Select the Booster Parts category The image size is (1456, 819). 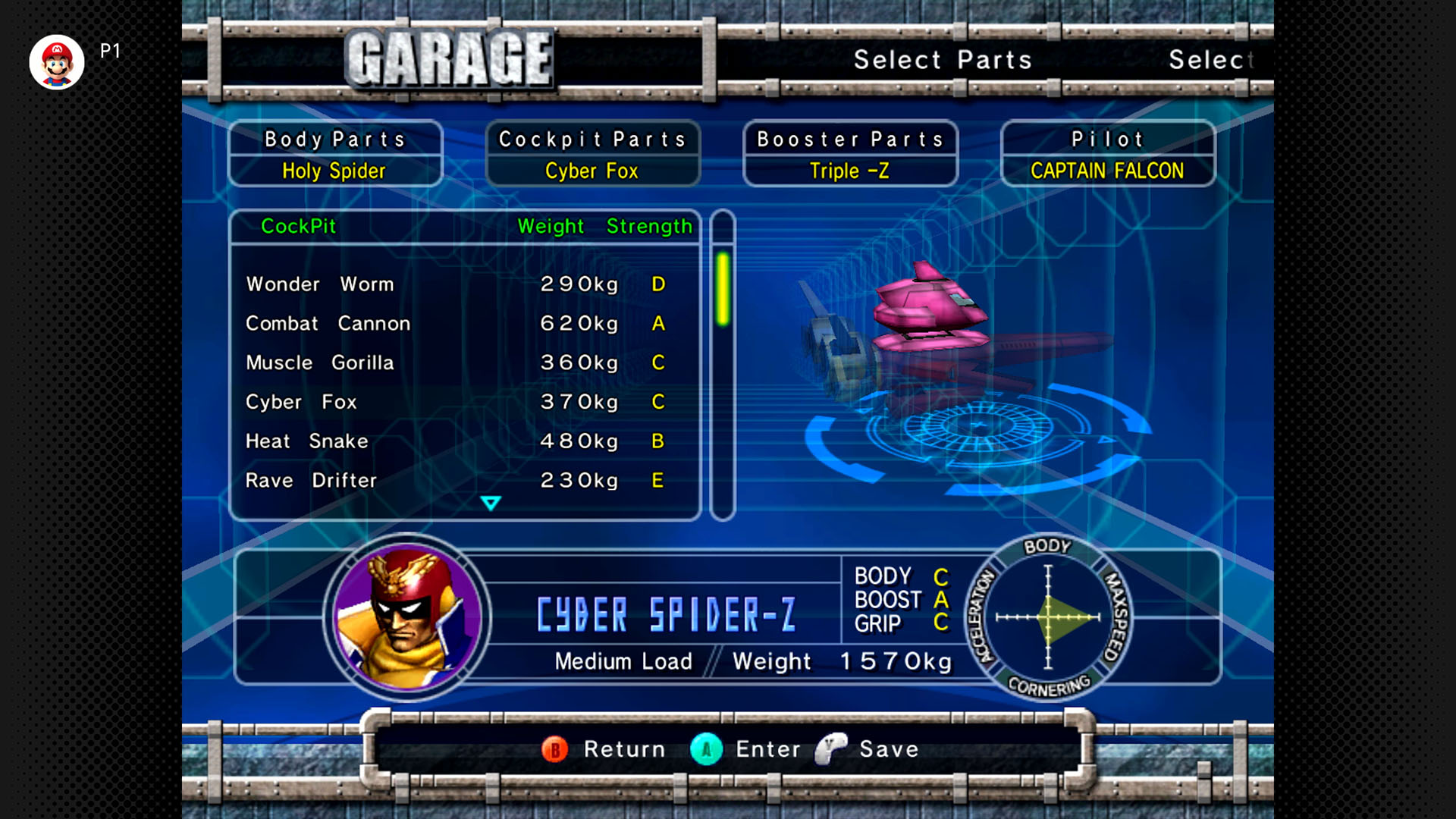coord(850,154)
